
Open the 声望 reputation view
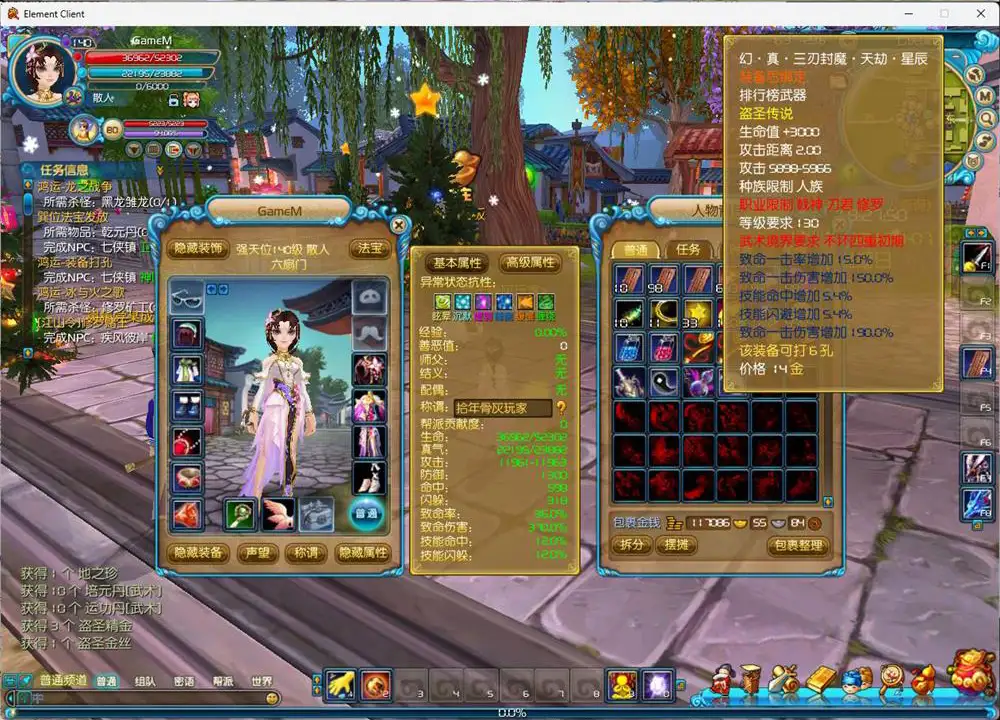coord(256,553)
